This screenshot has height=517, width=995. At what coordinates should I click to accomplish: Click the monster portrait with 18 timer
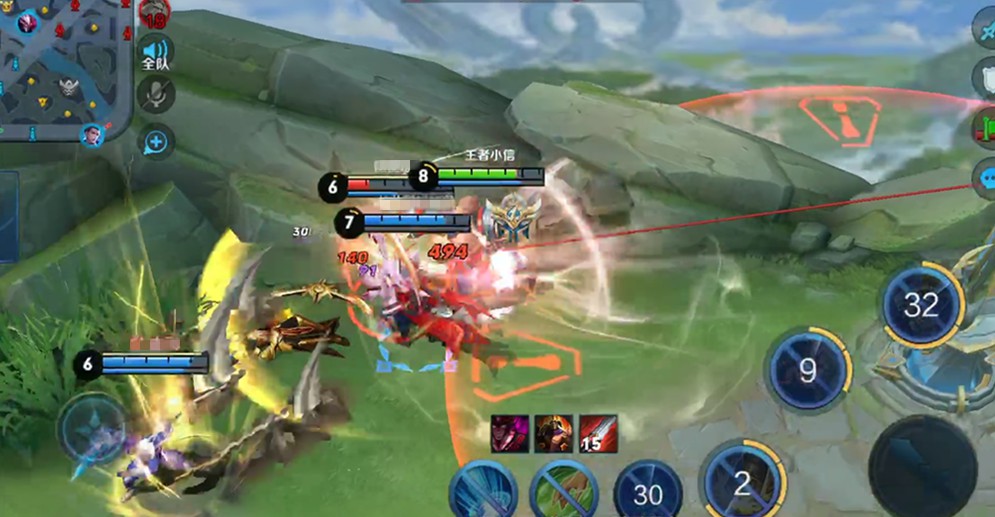(x=153, y=13)
